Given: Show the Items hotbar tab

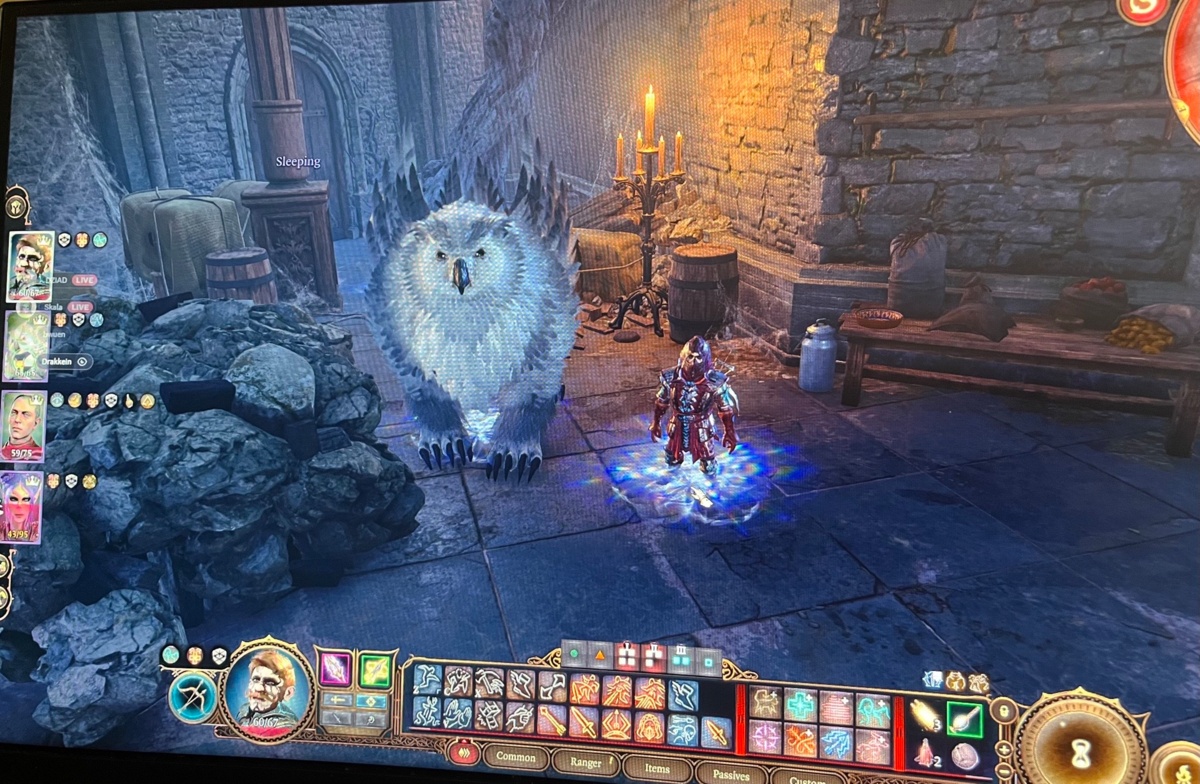Looking at the screenshot, I should pos(657,766).
